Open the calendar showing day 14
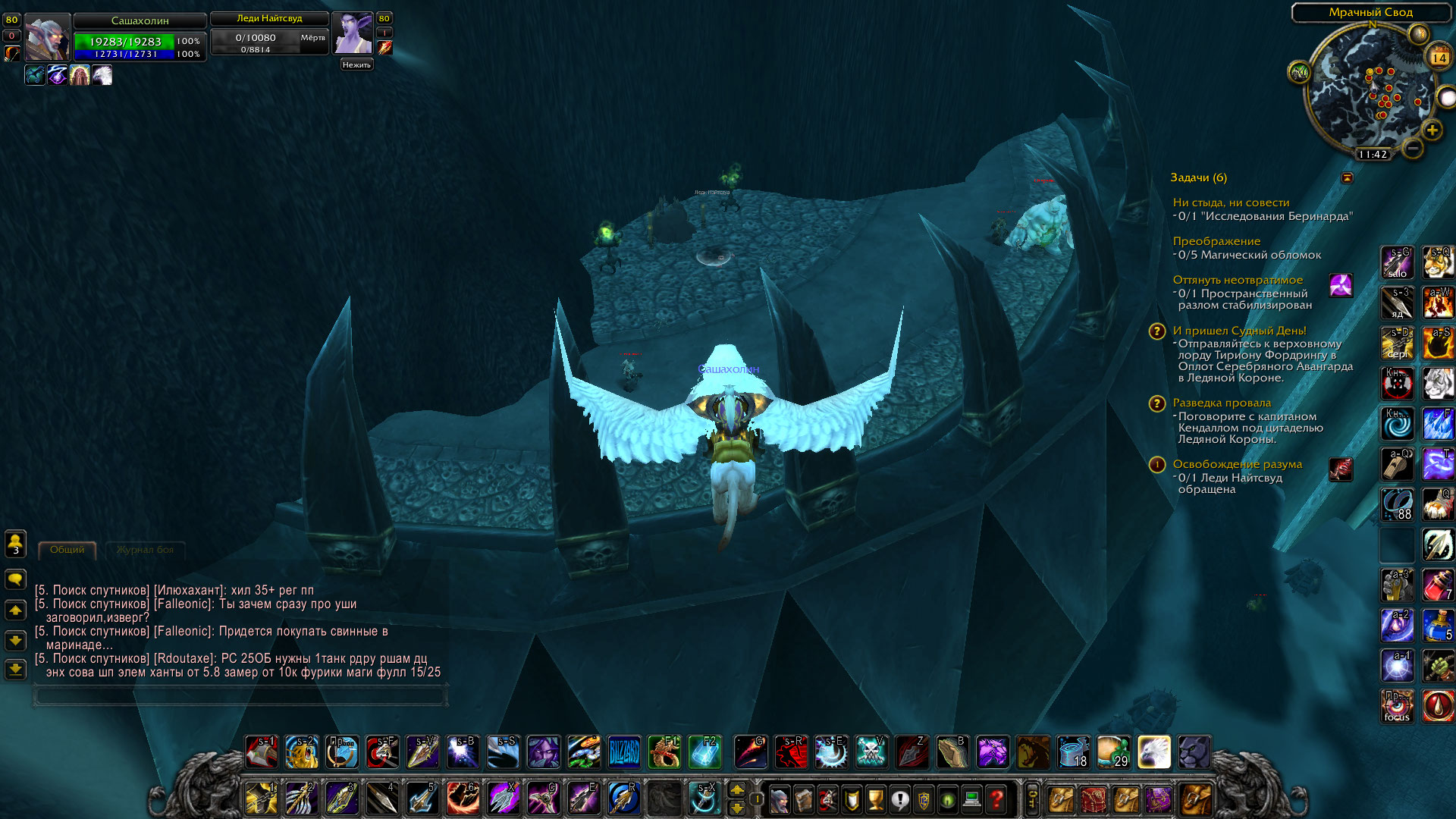 [1439, 57]
